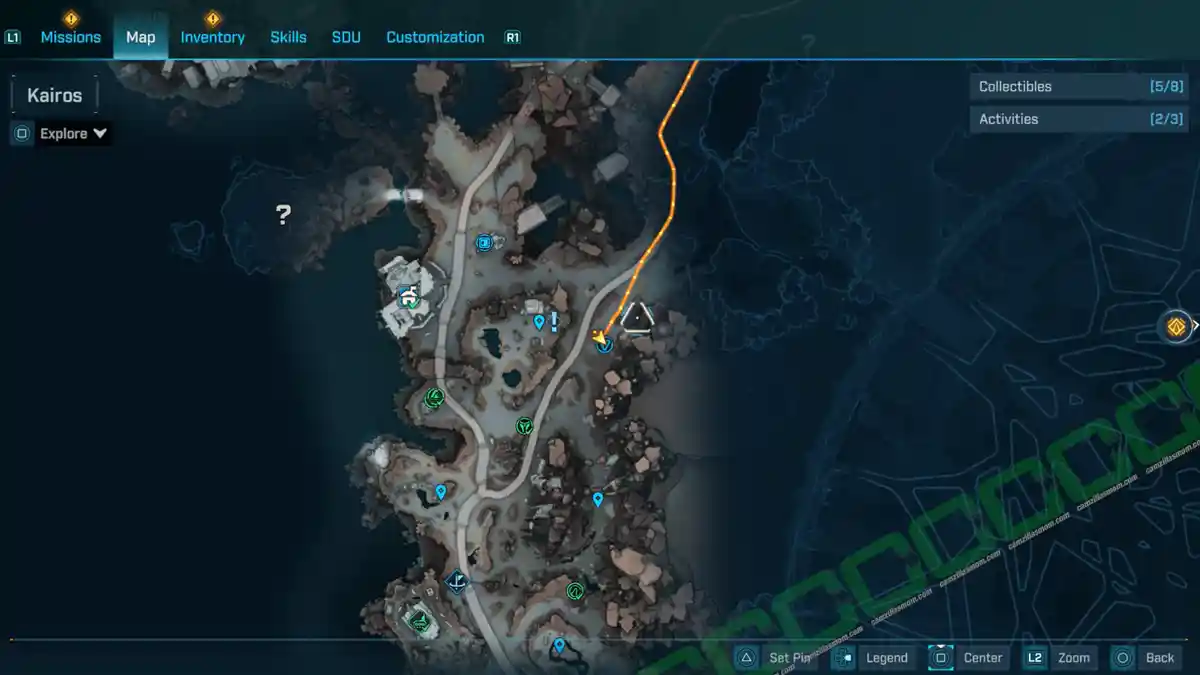This screenshot has width=1200, height=675.
Task: Select the exclamation point mission marker
Action: (x=554, y=320)
